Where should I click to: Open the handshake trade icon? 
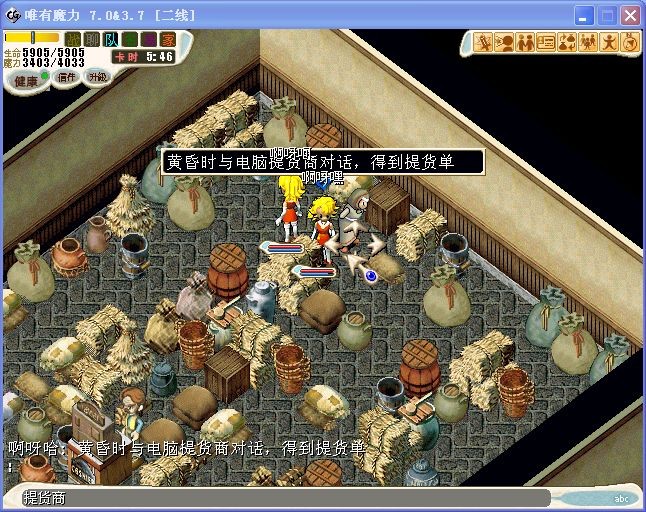pyautogui.click(x=525, y=43)
